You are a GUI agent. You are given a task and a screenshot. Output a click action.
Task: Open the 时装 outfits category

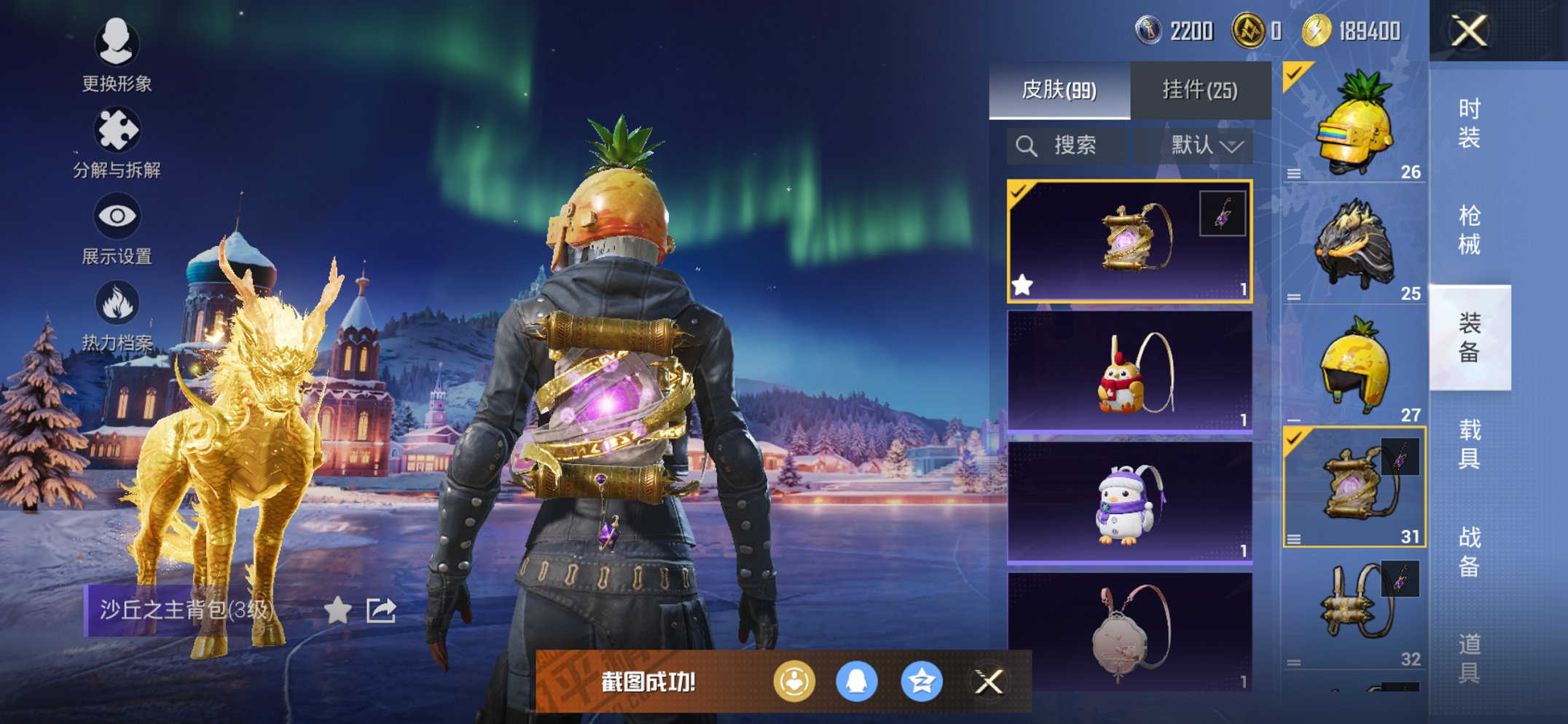point(1469,122)
